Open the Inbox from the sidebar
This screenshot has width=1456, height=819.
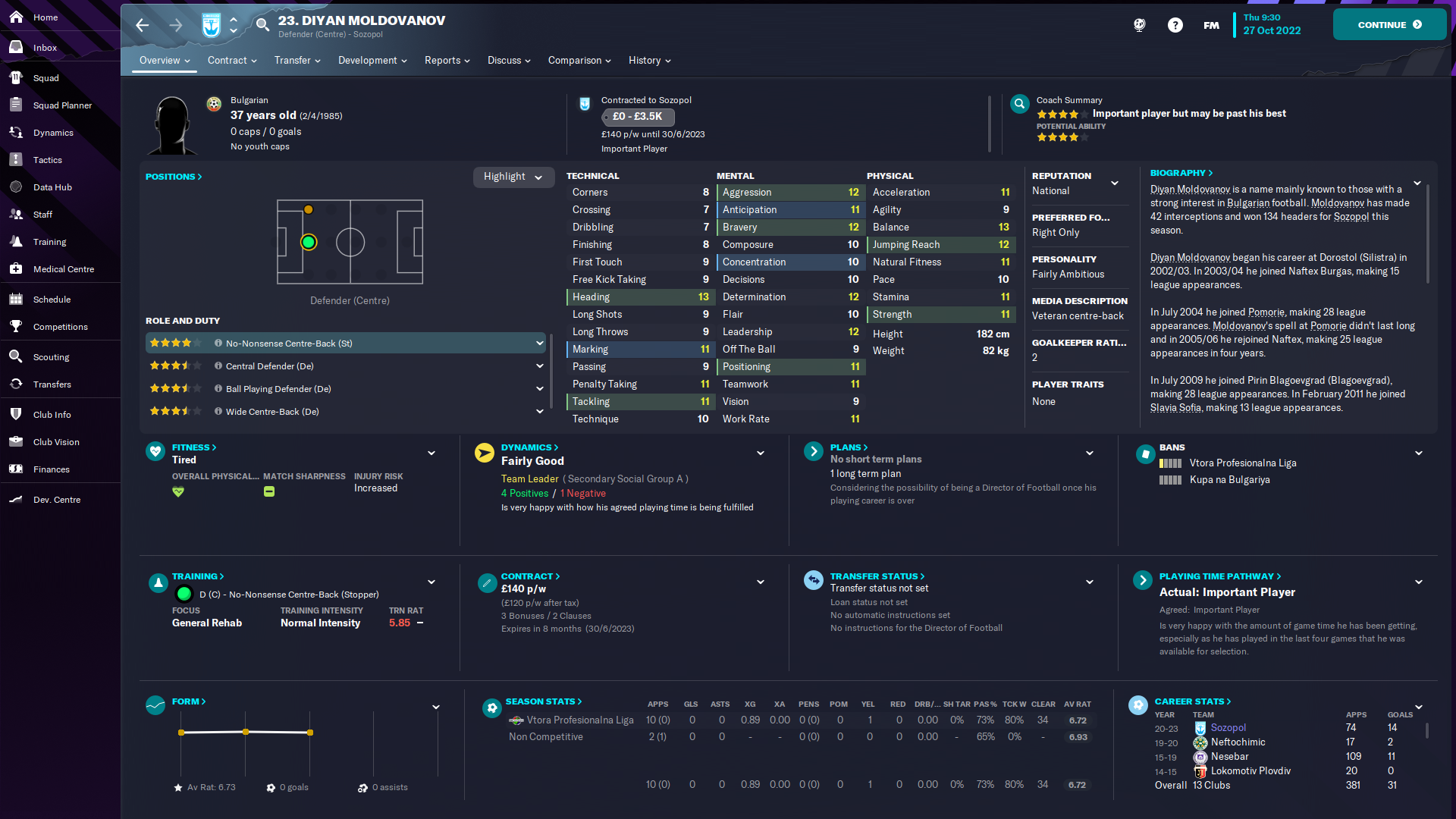45,47
